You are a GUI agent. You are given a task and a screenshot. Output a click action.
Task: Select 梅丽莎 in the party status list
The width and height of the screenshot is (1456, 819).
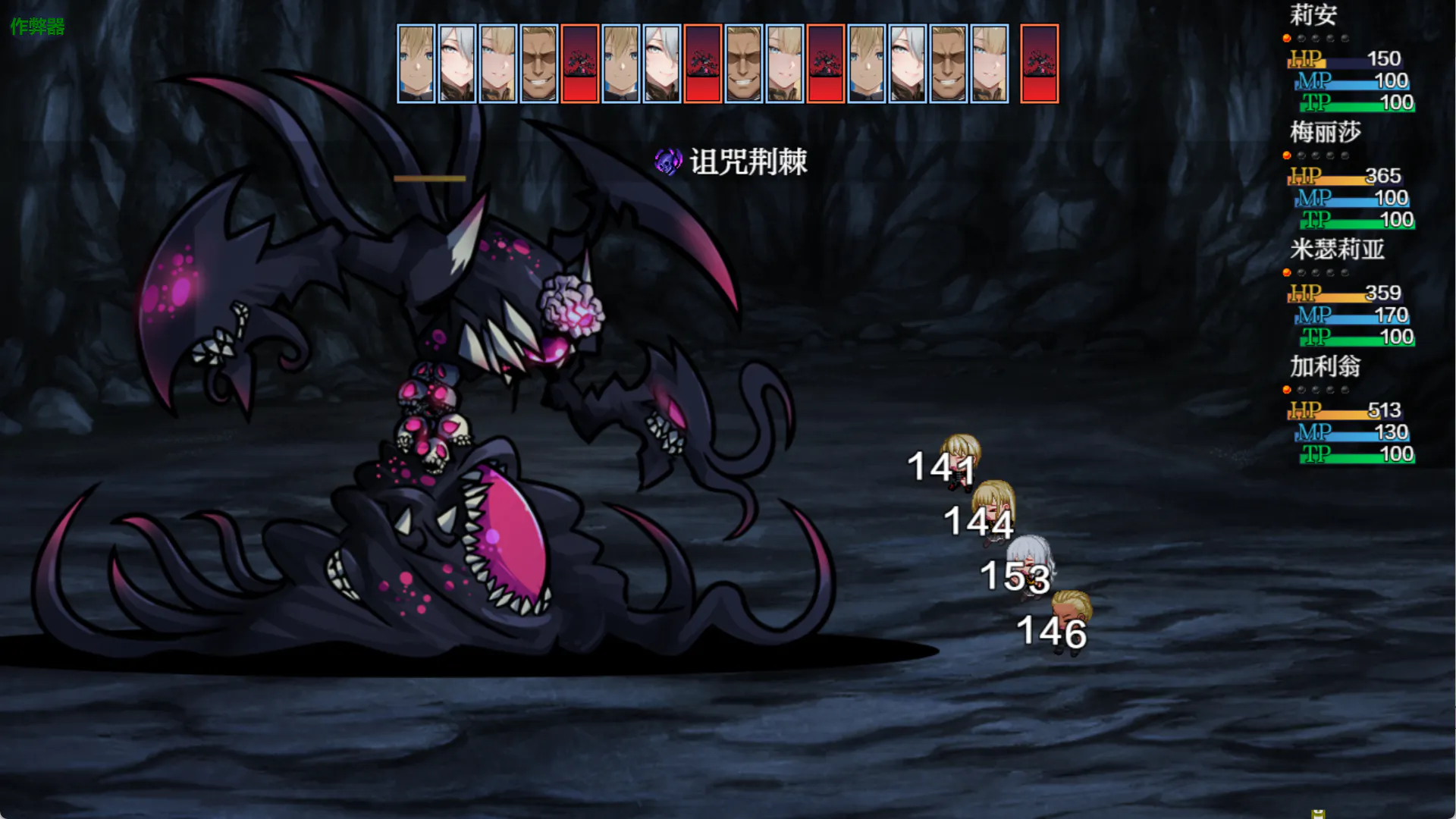coord(1326,133)
